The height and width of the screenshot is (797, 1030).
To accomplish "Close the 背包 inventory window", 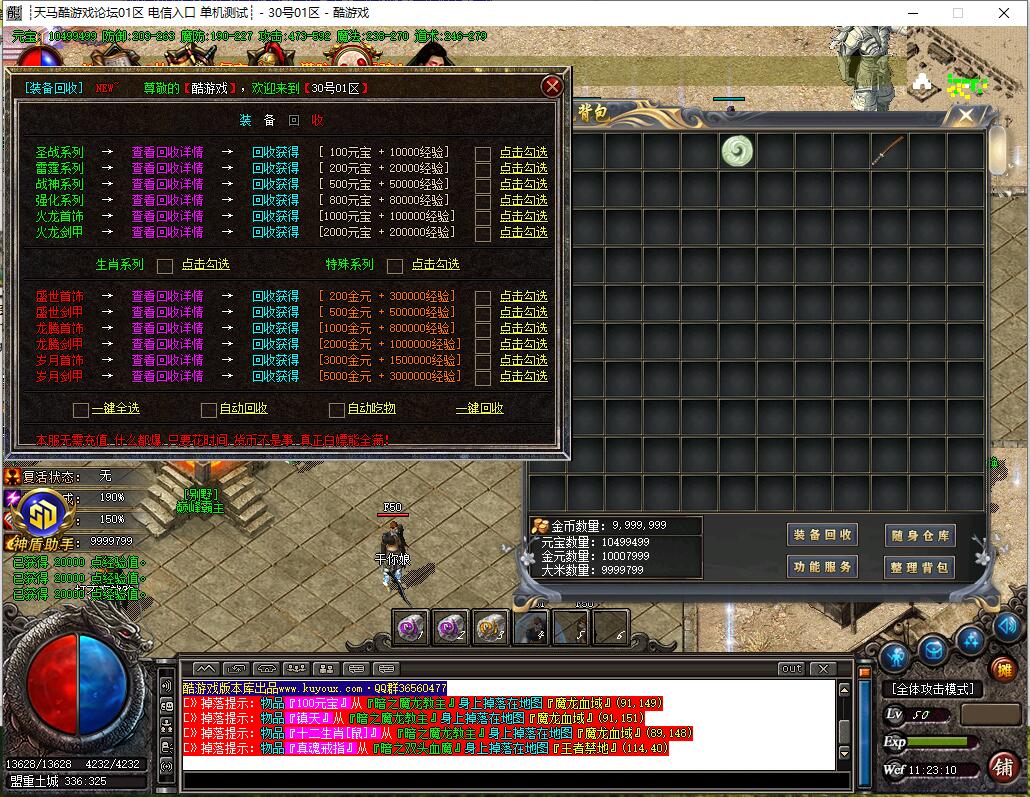I will coord(966,116).
